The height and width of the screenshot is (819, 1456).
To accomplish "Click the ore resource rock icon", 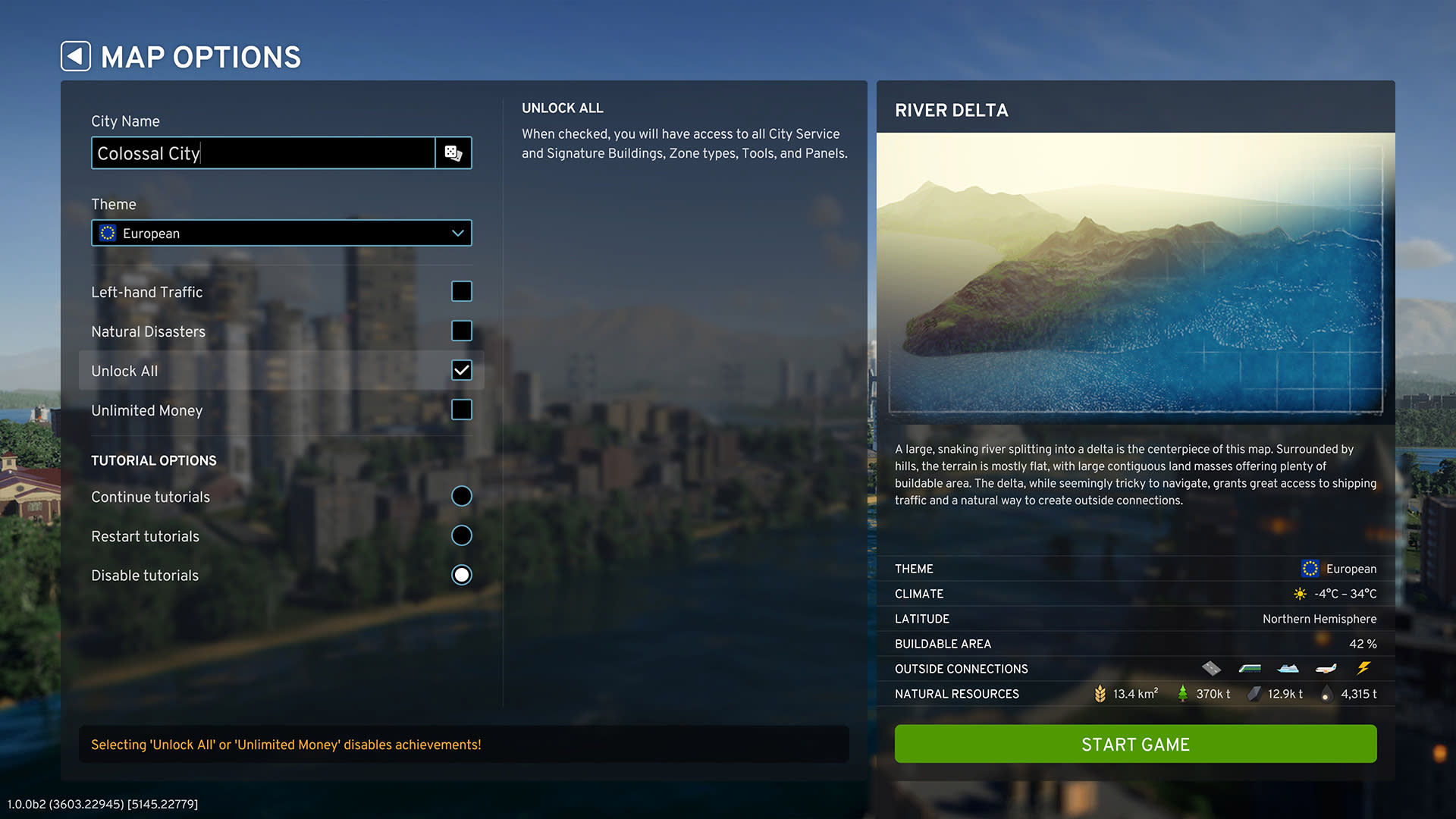I will [x=1255, y=692].
